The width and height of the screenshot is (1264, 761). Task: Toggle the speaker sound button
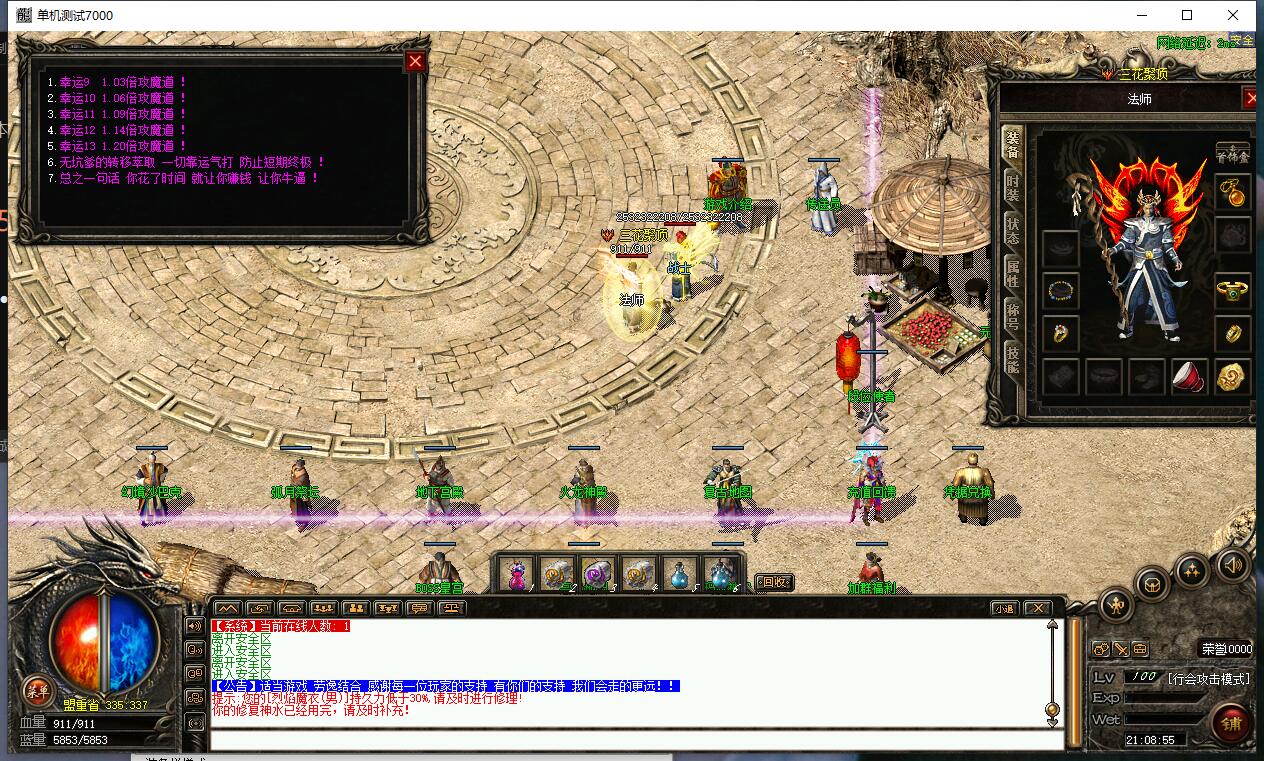pyautogui.click(x=1232, y=565)
